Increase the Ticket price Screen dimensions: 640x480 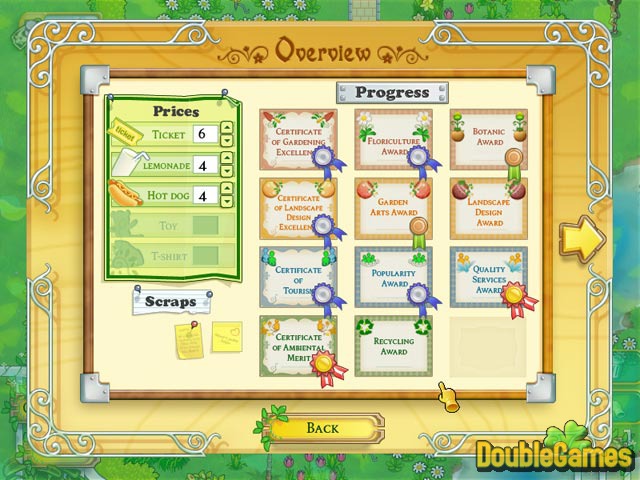pos(227,128)
